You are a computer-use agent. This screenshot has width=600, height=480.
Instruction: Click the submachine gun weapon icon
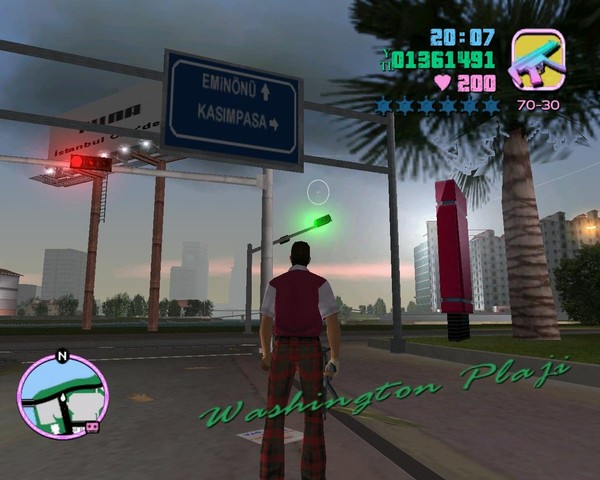538,60
